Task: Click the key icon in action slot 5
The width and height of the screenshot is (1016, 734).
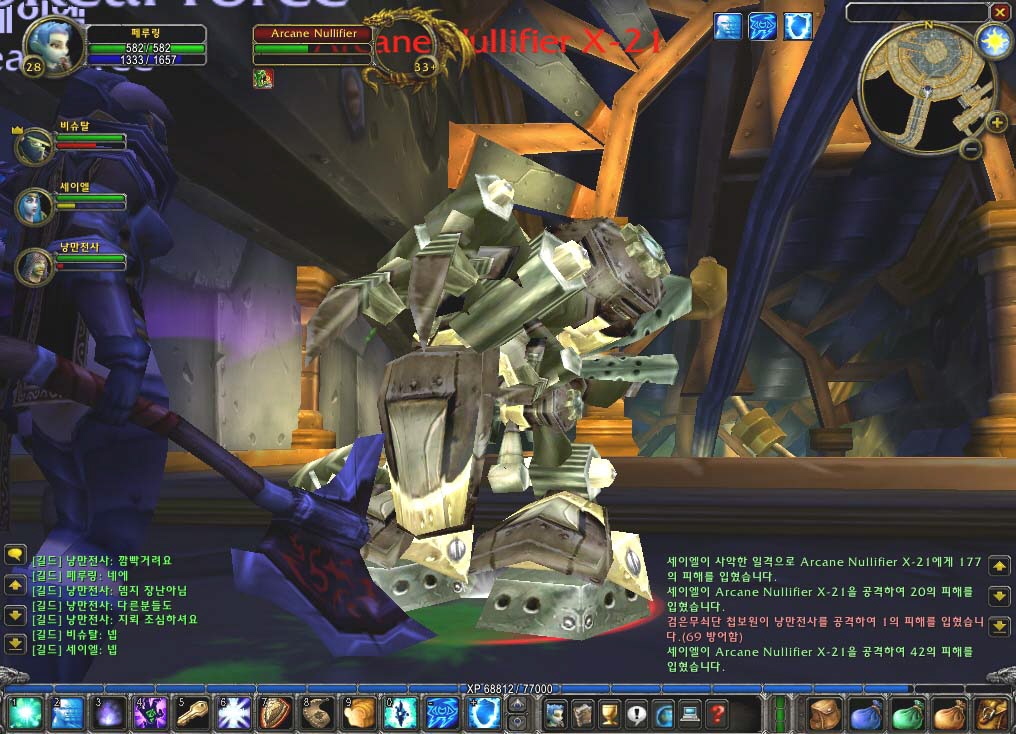Action: pyautogui.click(x=191, y=712)
